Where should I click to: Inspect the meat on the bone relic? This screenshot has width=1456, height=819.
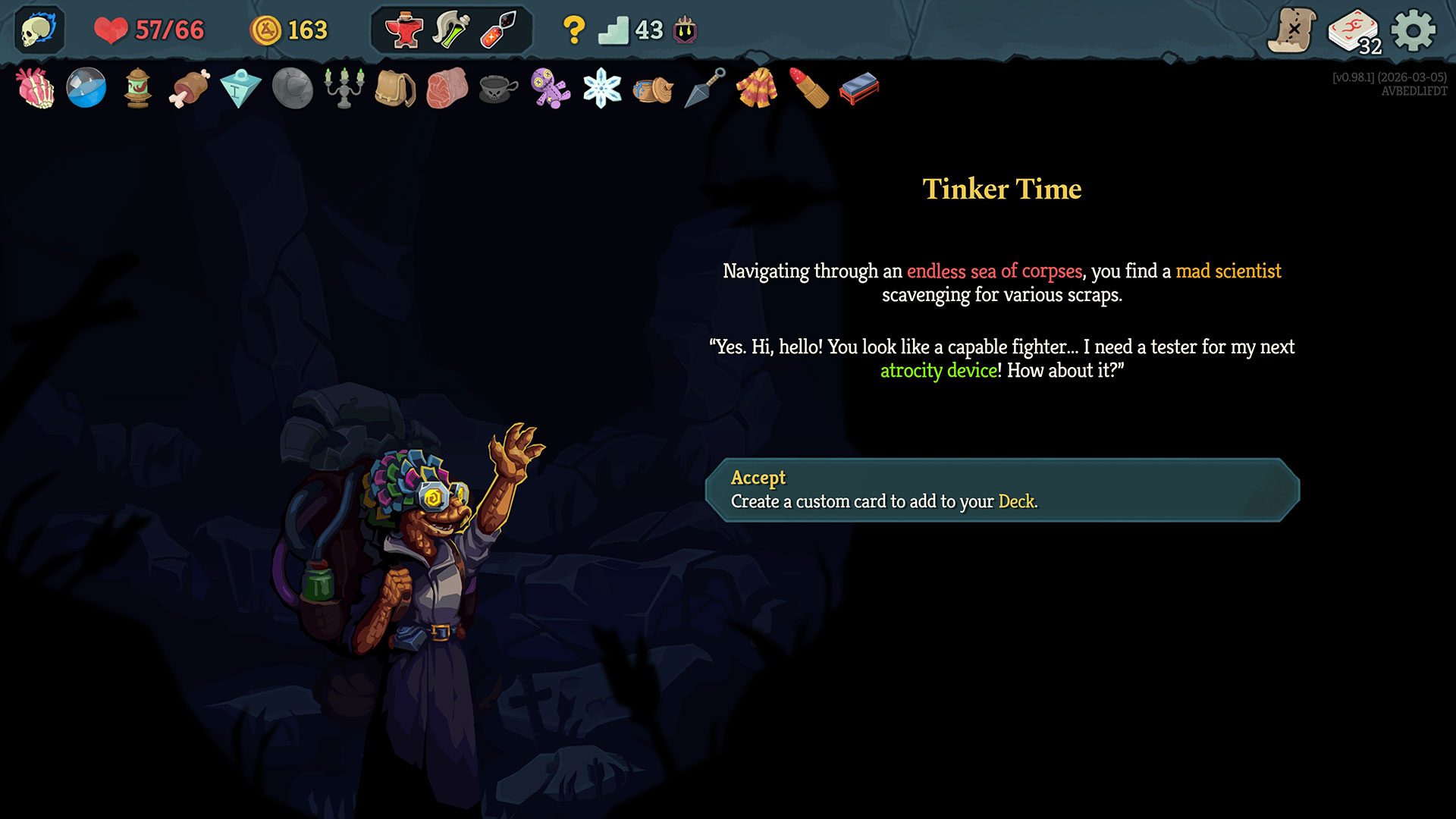pyautogui.click(x=190, y=89)
